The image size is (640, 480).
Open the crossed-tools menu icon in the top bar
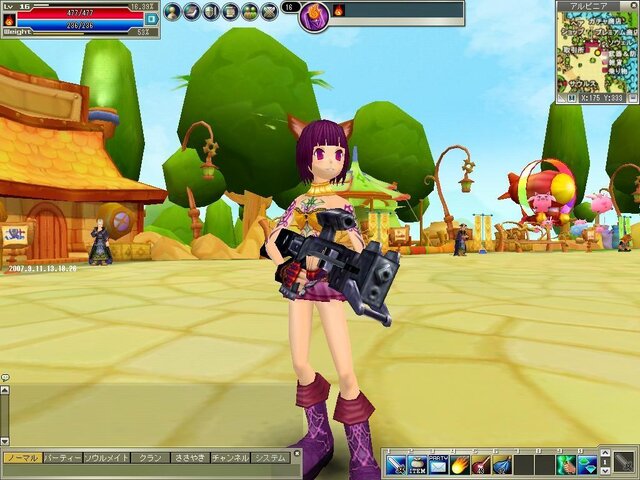pyautogui.click(x=270, y=12)
